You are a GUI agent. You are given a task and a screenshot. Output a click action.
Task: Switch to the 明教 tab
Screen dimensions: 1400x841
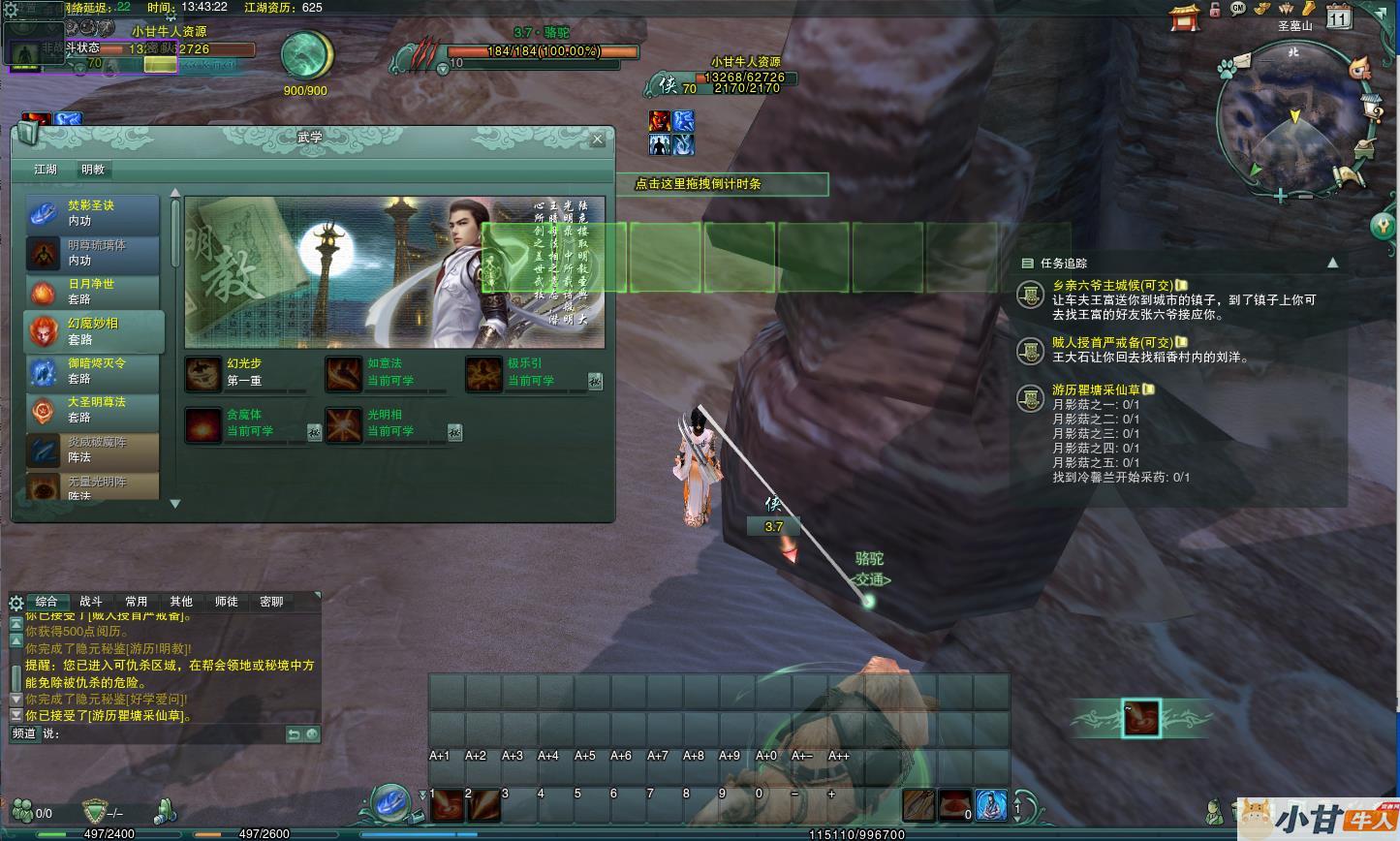pyautogui.click(x=93, y=170)
